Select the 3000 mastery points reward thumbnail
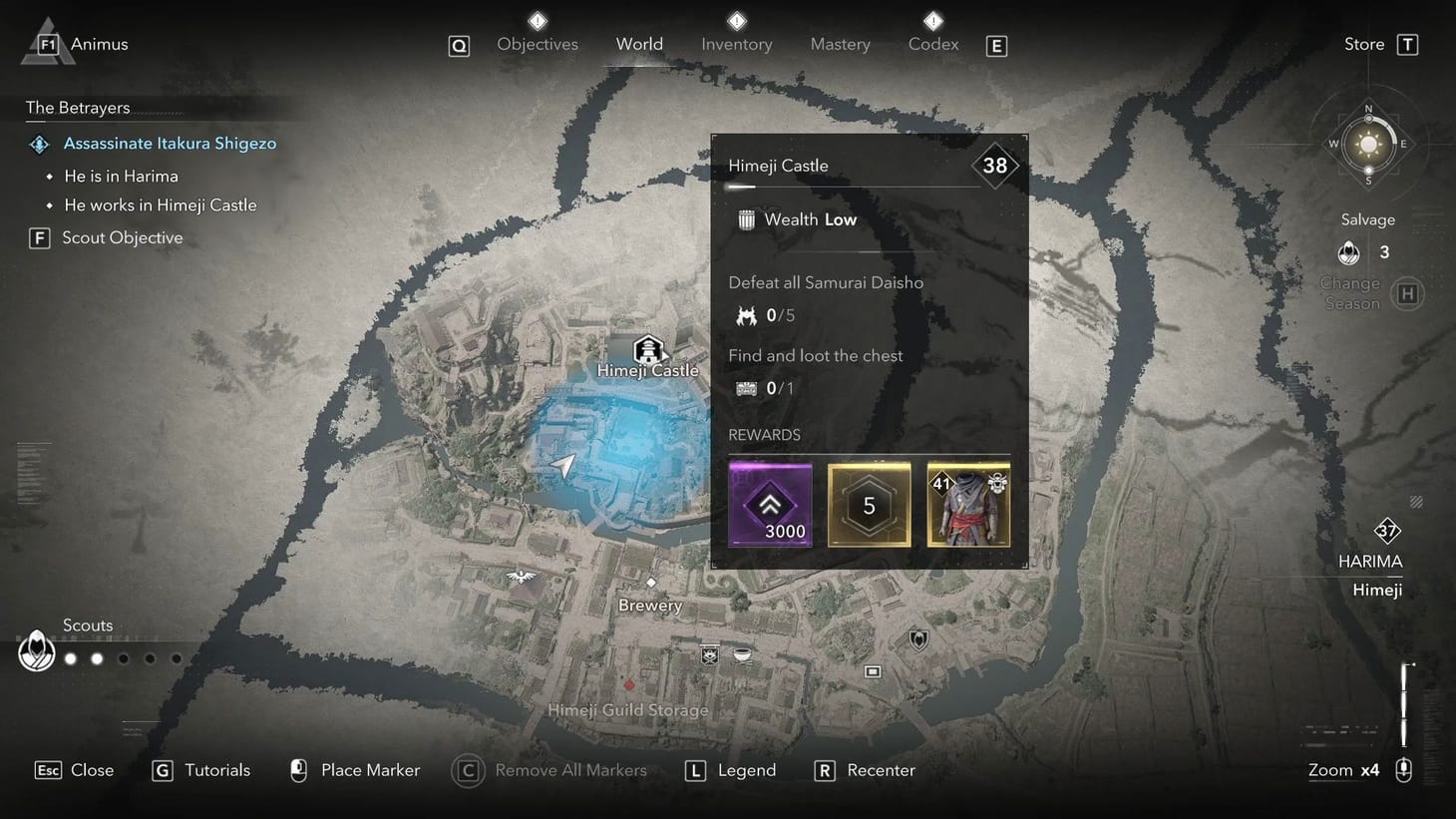The width and height of the screenshot is (1456, 819). coord(770,505)
